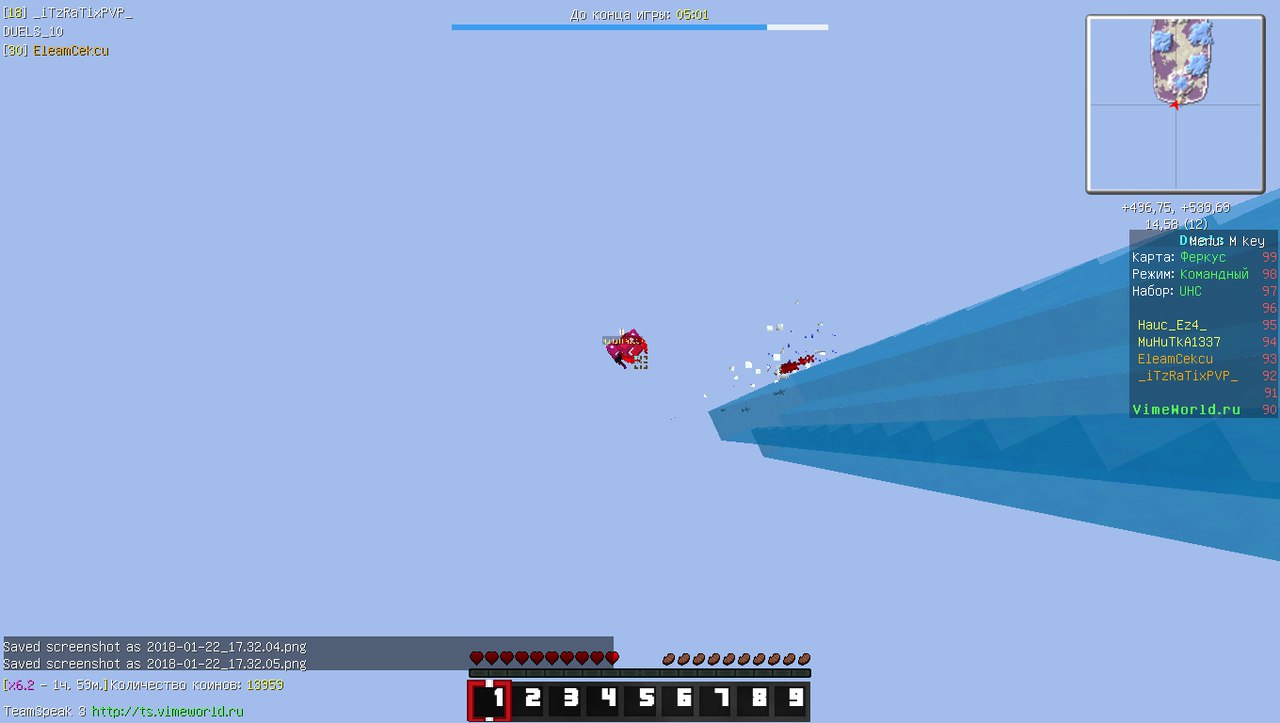Click the last hunger drumstick icon
Screen dimensions: 1280x723
(x=806, y=658)
